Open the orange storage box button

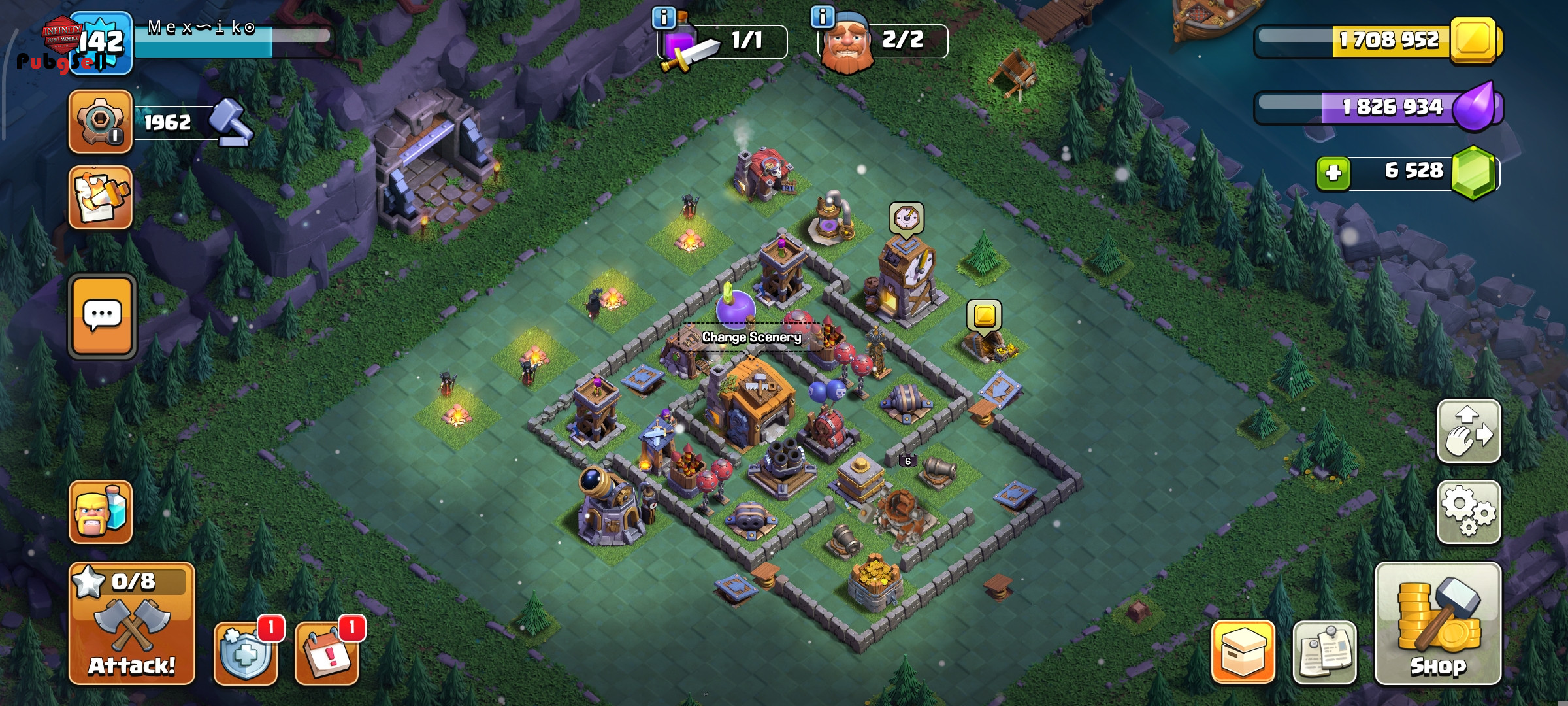(1243, 653)
